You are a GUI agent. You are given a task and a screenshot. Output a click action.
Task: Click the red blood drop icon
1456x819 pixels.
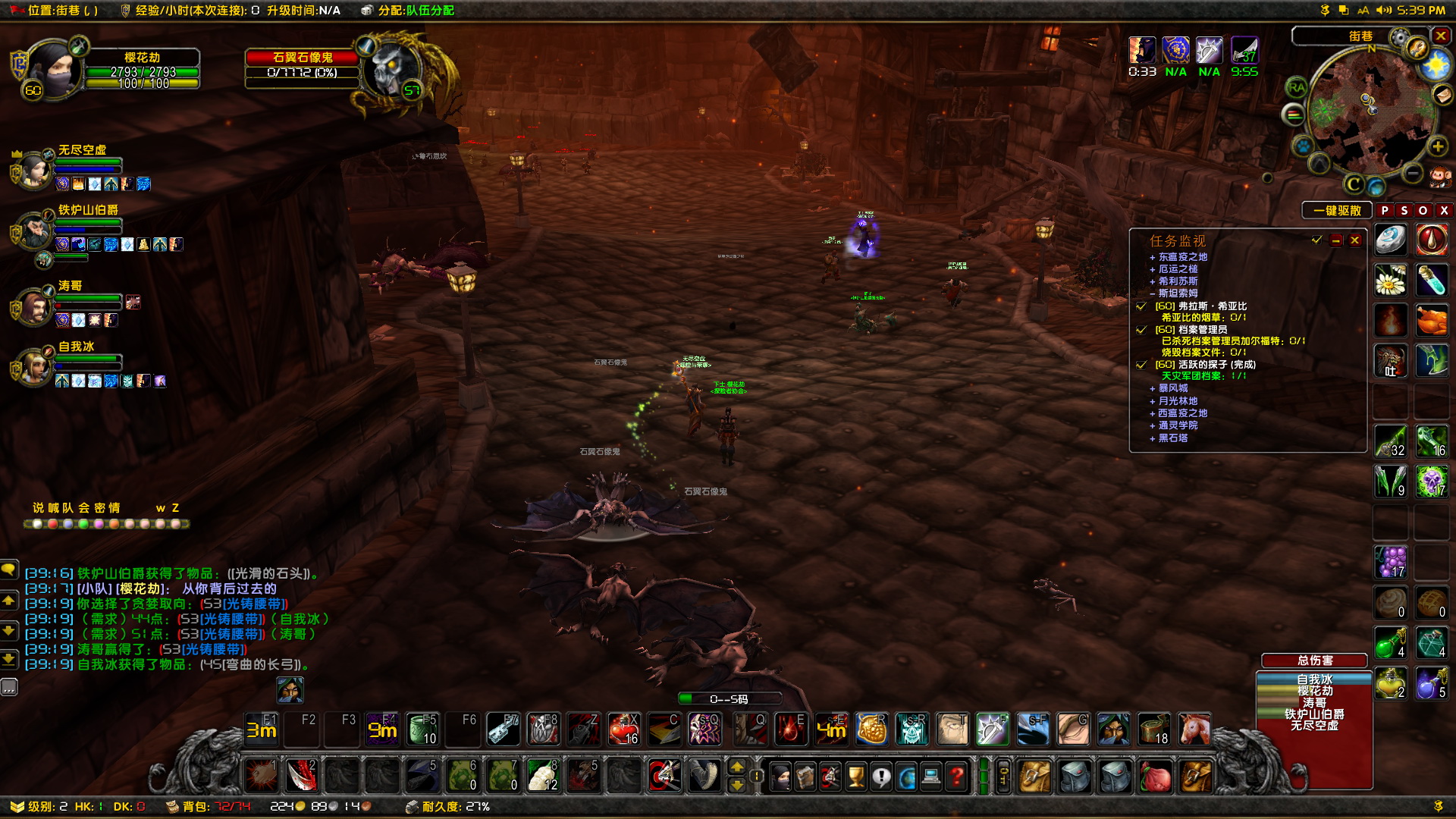[1433, 239]
